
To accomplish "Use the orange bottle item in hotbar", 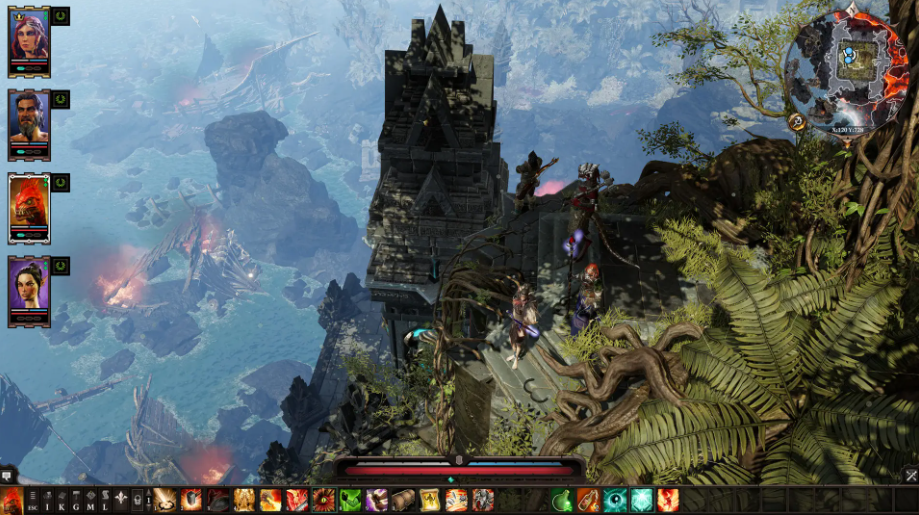I will click(589, 500).
